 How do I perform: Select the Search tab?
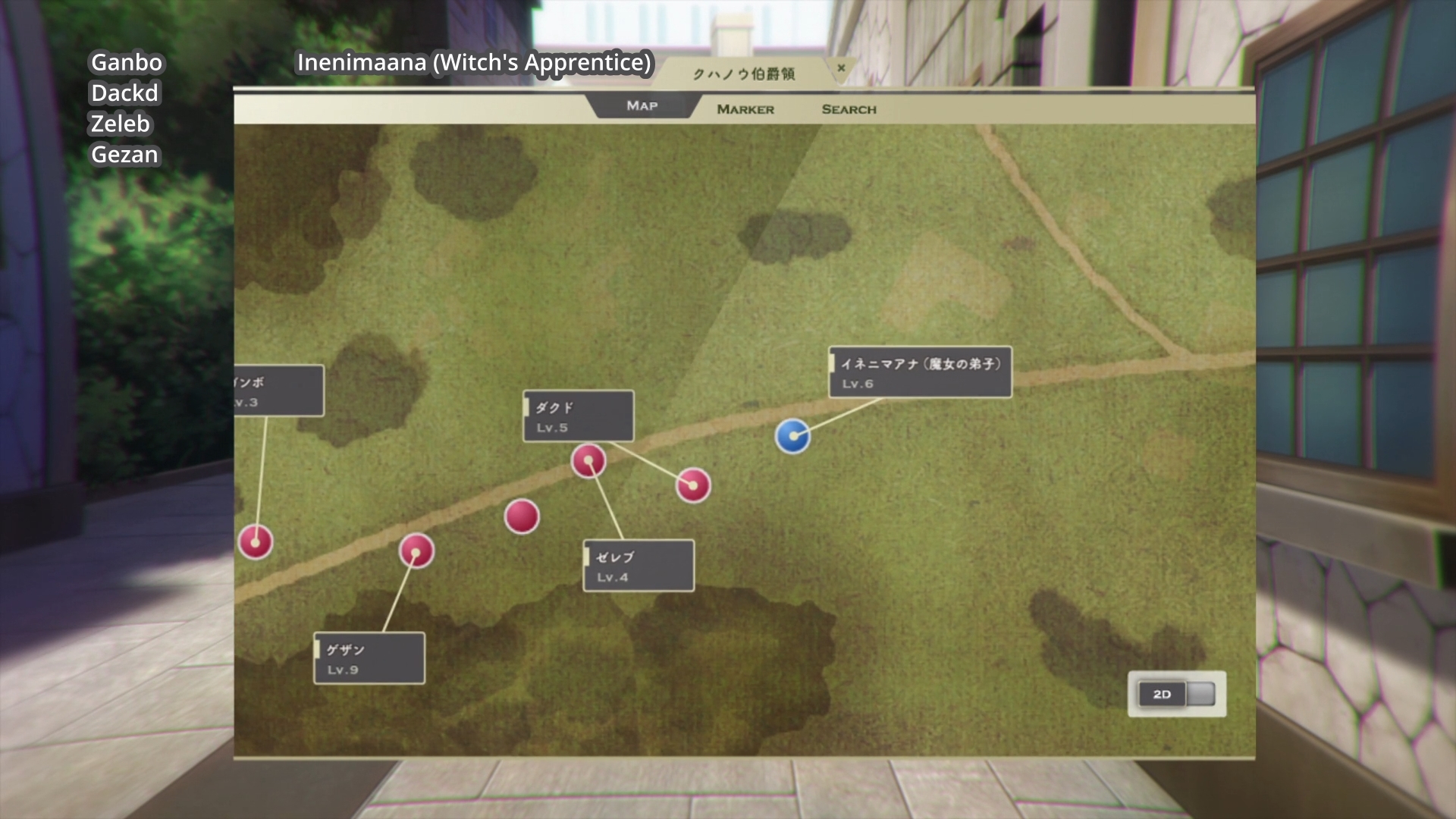(x=849, y=109)
